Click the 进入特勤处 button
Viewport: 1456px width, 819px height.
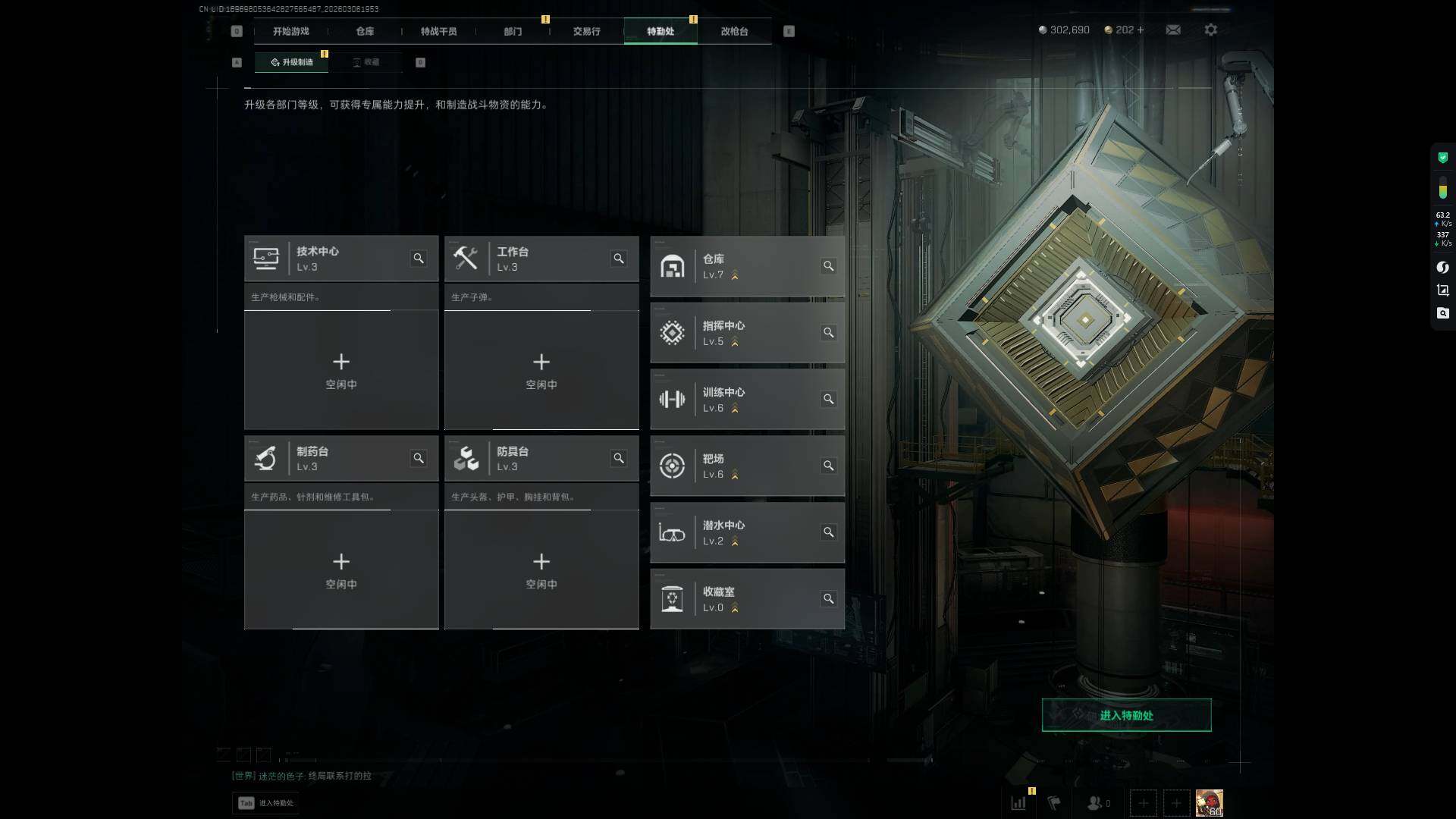click(x=1126, y=715)
